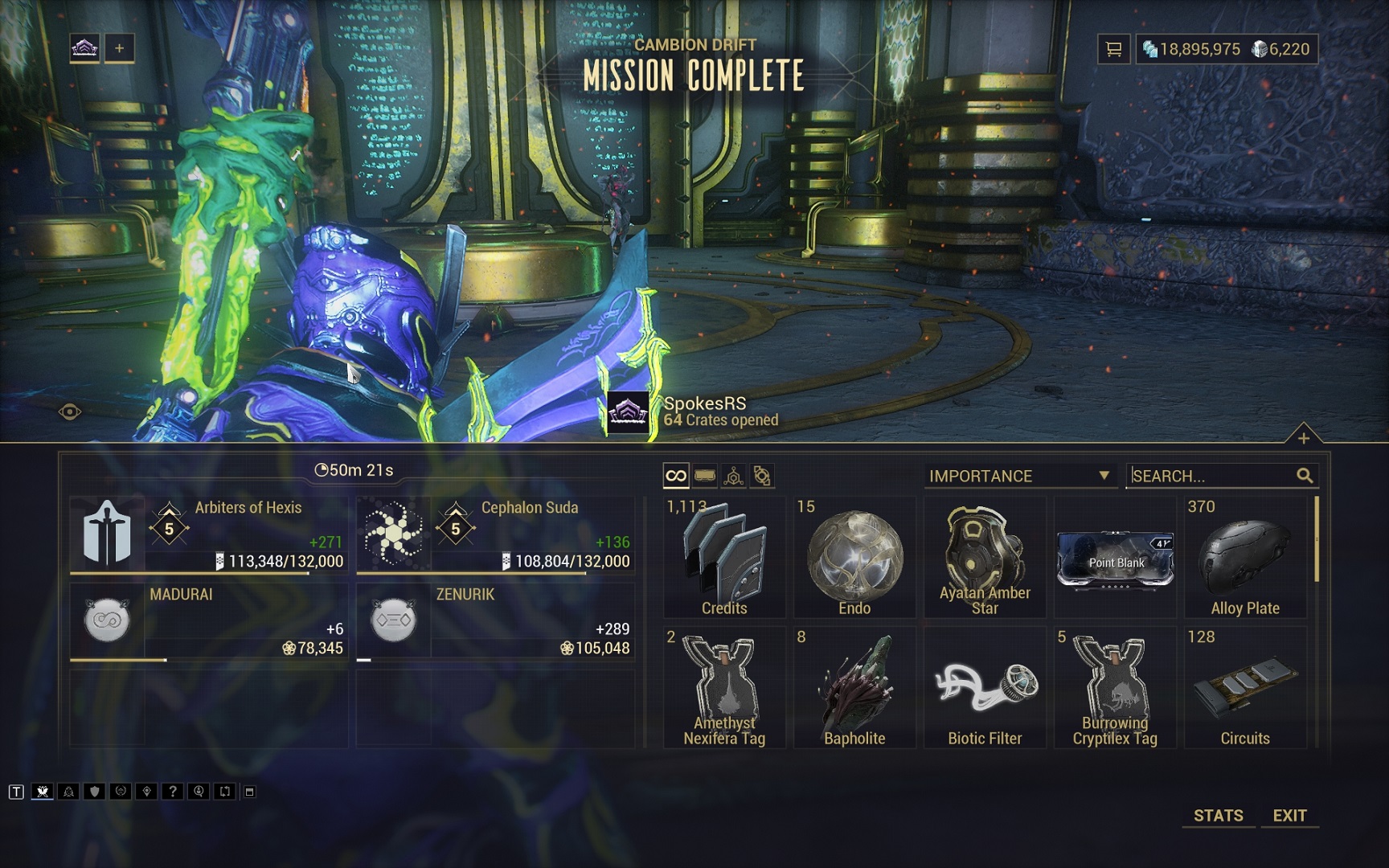Click the plus button beside the squad icon

coord(119,48)
